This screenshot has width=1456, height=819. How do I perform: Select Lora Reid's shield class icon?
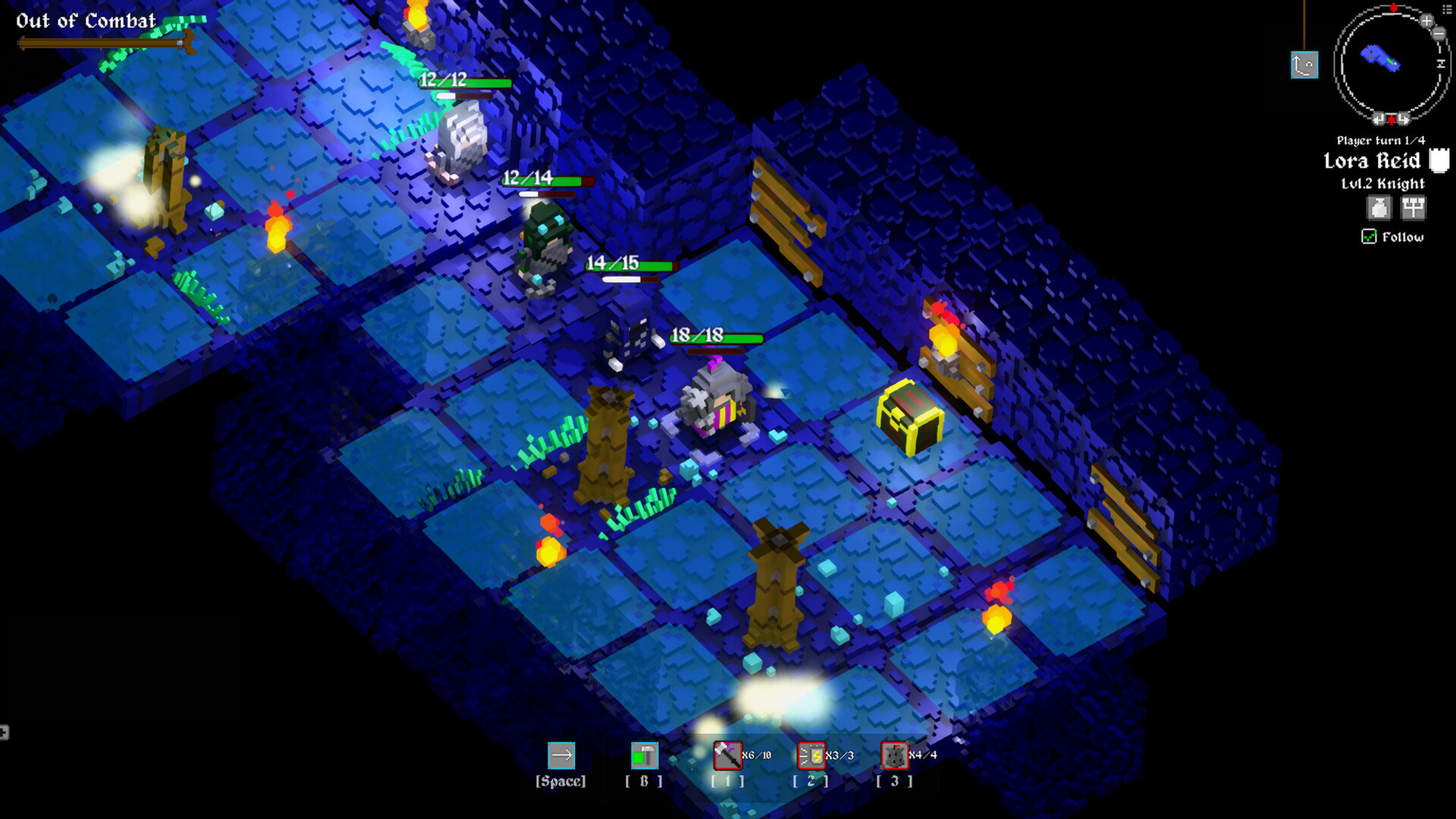pos(1439,161)
